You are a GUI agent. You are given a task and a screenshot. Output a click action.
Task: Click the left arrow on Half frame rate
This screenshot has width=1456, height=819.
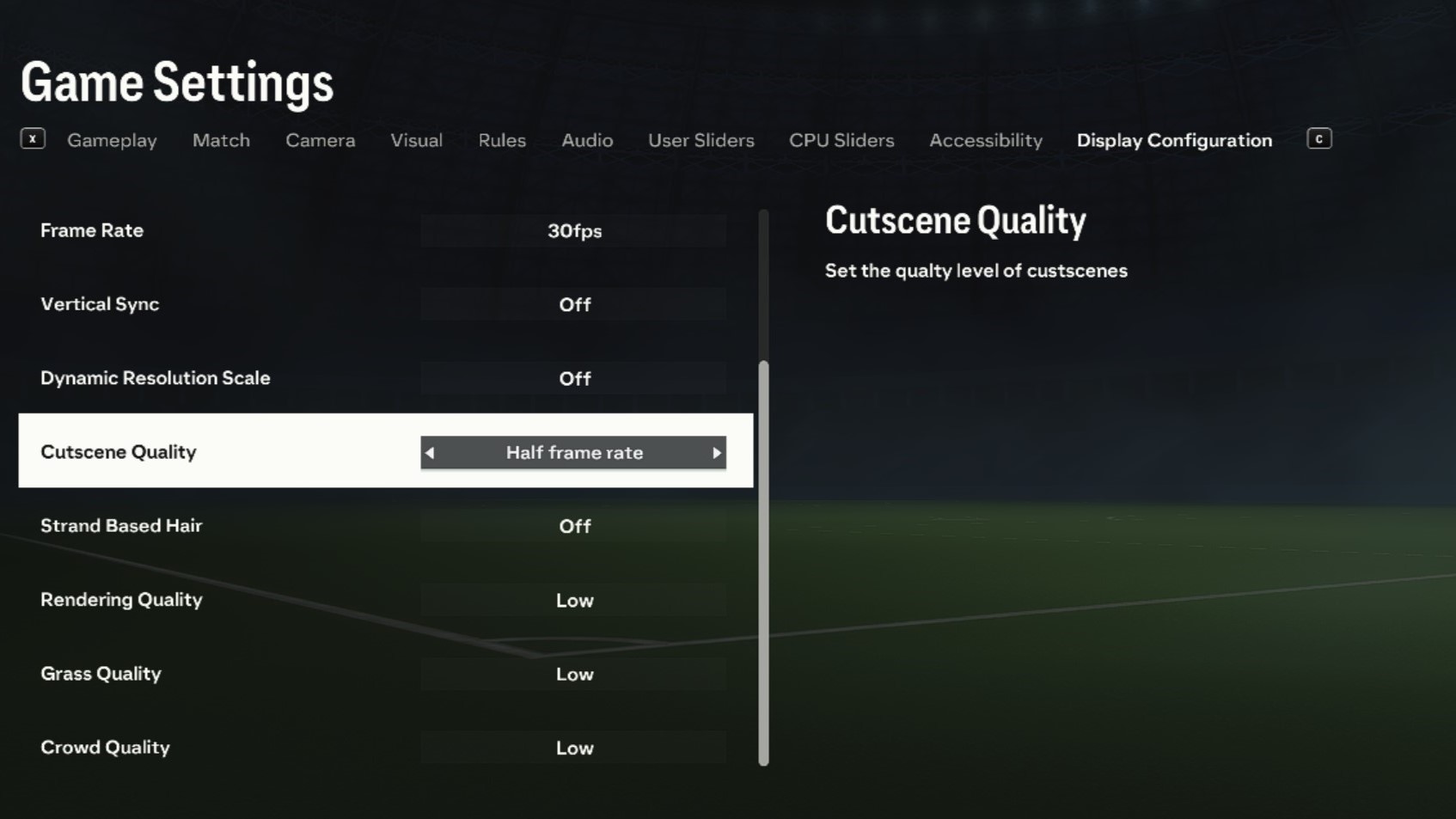pos(430,453)
